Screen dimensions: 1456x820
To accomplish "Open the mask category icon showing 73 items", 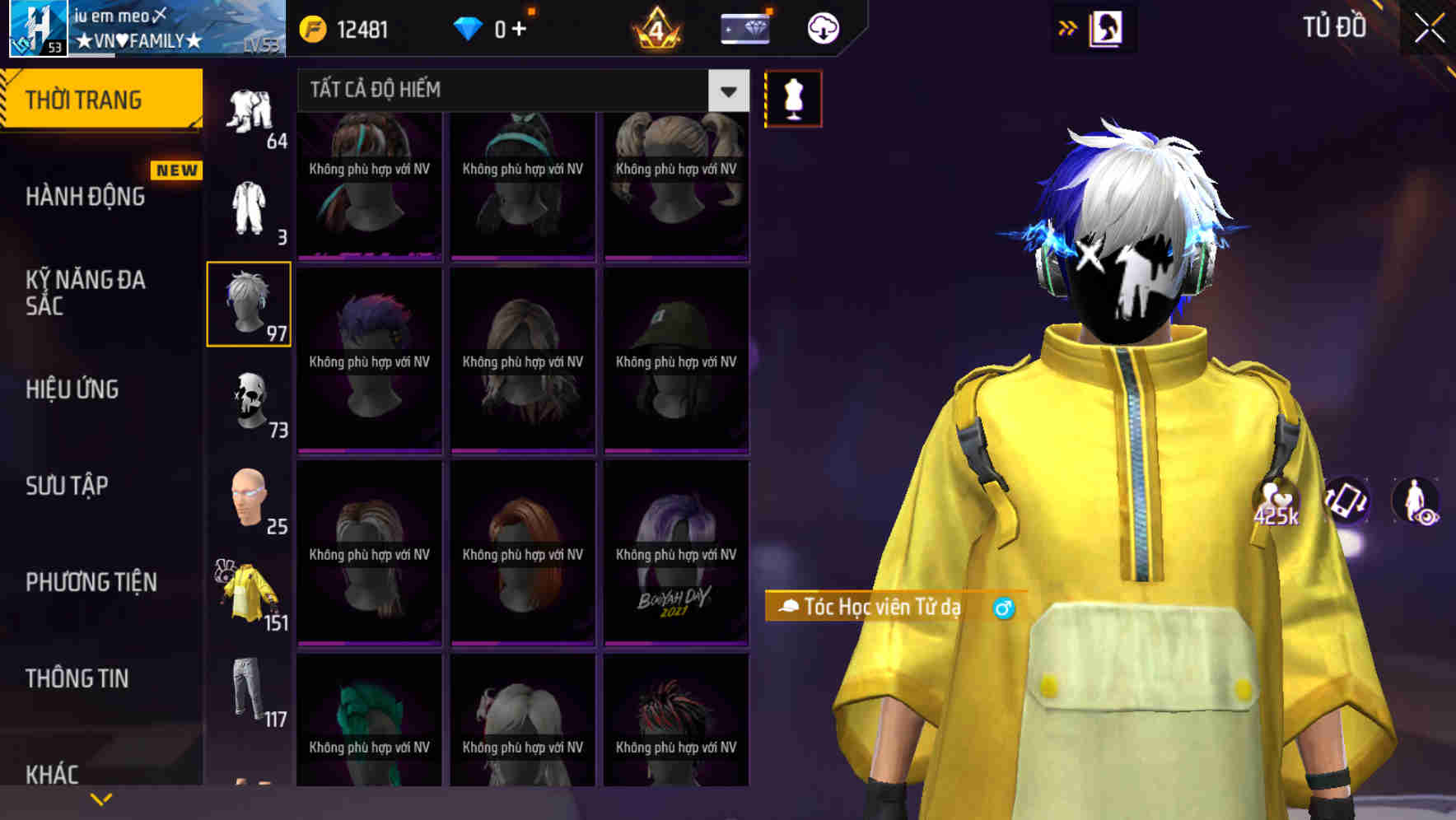I will tap(247, 401).
